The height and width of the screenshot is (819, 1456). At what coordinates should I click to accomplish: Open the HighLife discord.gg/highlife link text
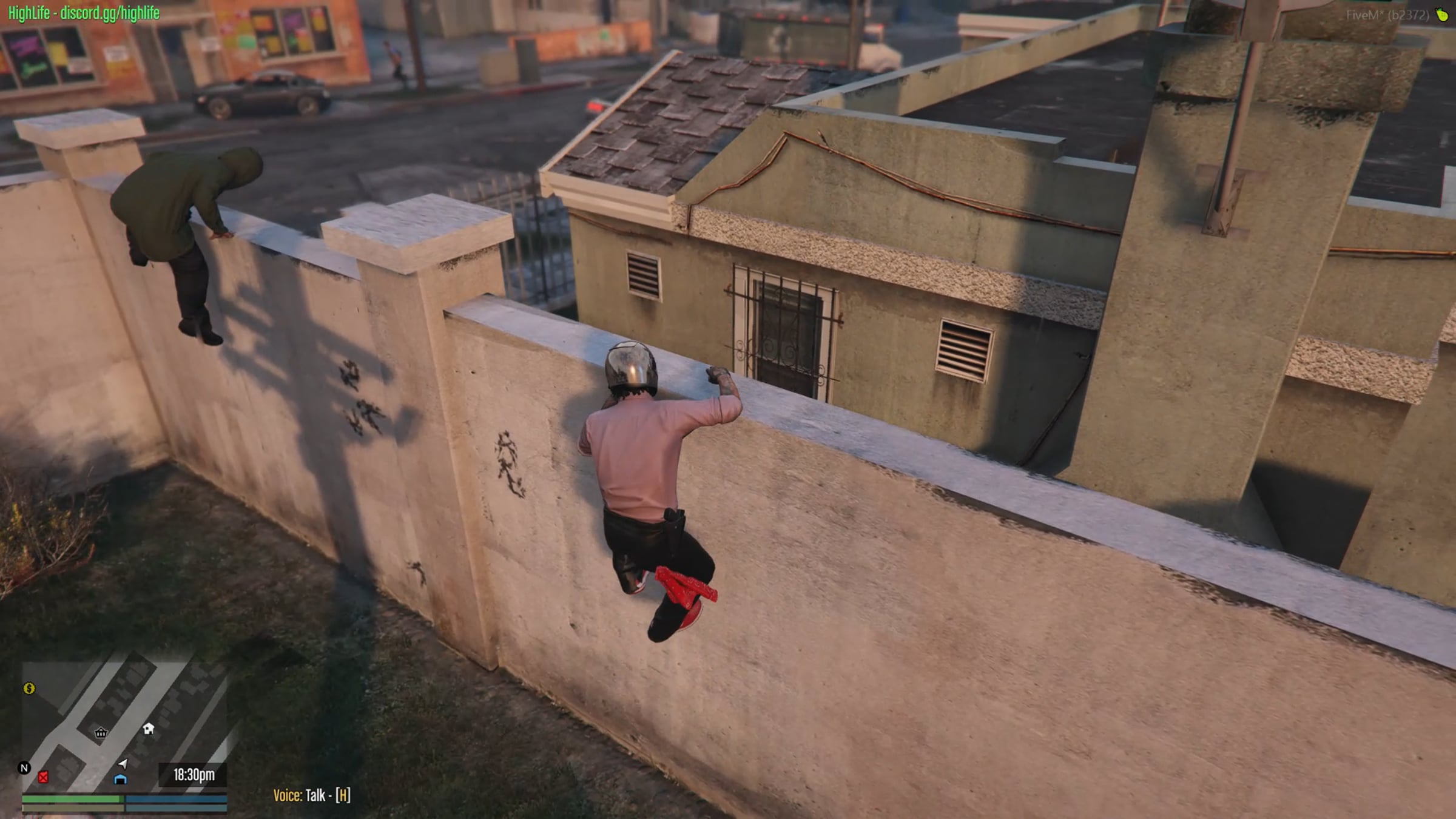(84, 13)
